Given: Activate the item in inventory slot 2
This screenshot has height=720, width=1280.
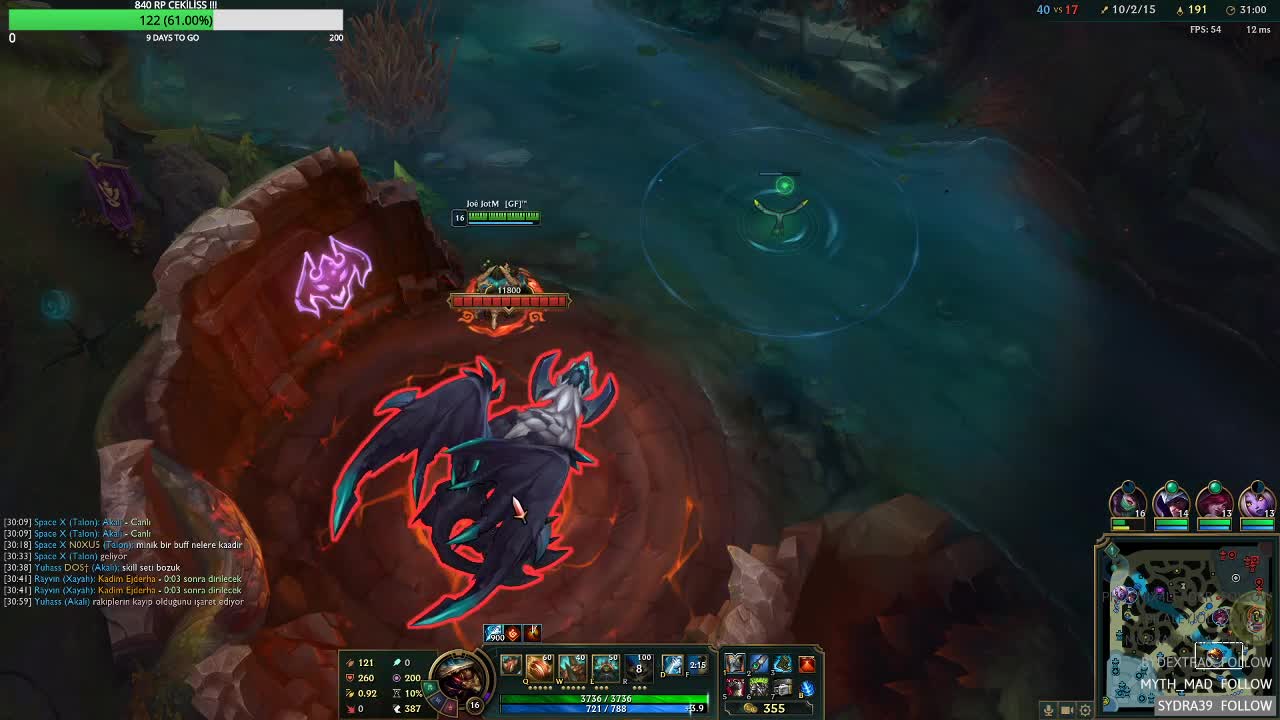Looking at the screenshot, I should [x=759, y=664].
